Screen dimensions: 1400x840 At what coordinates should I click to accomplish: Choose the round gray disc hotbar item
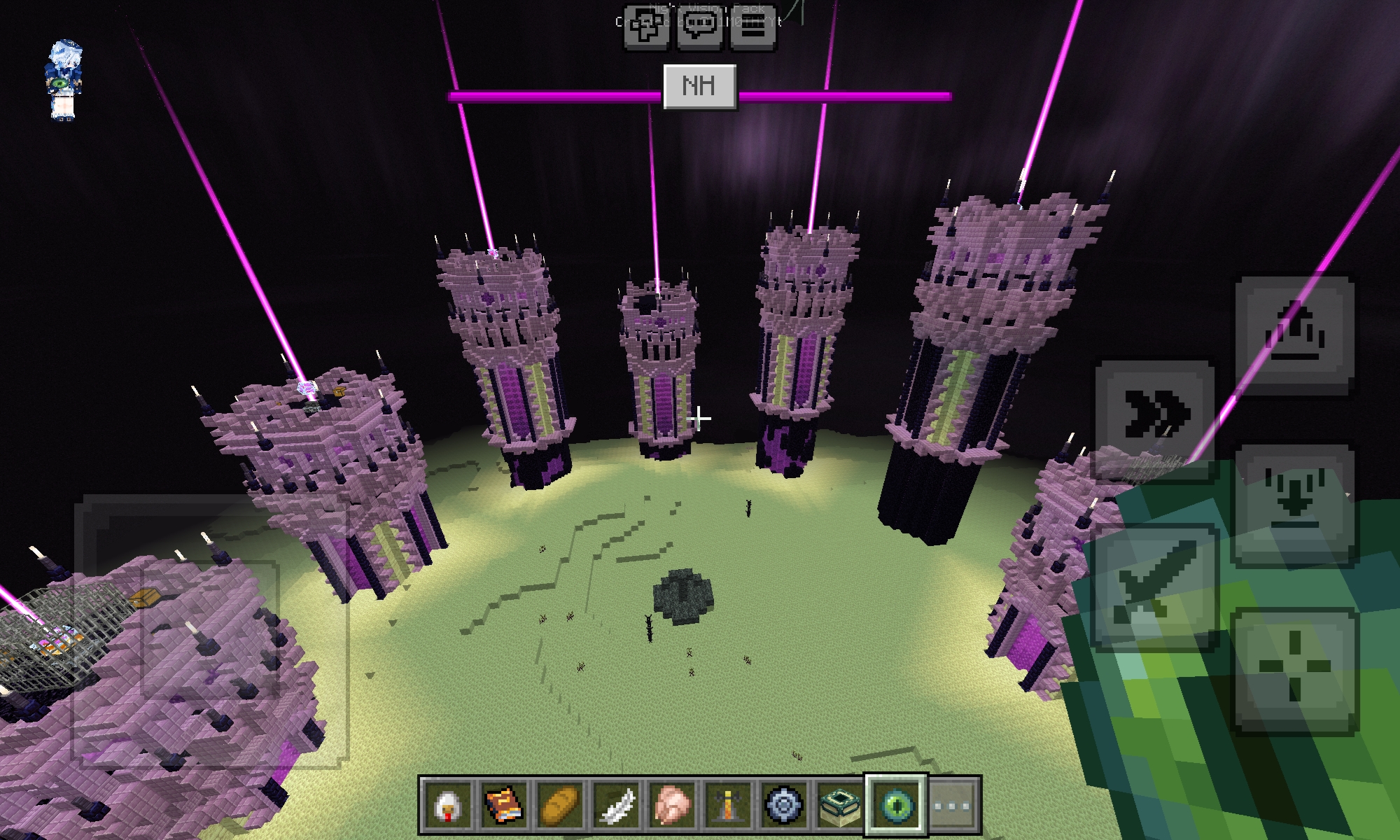[x=784, y=805]
